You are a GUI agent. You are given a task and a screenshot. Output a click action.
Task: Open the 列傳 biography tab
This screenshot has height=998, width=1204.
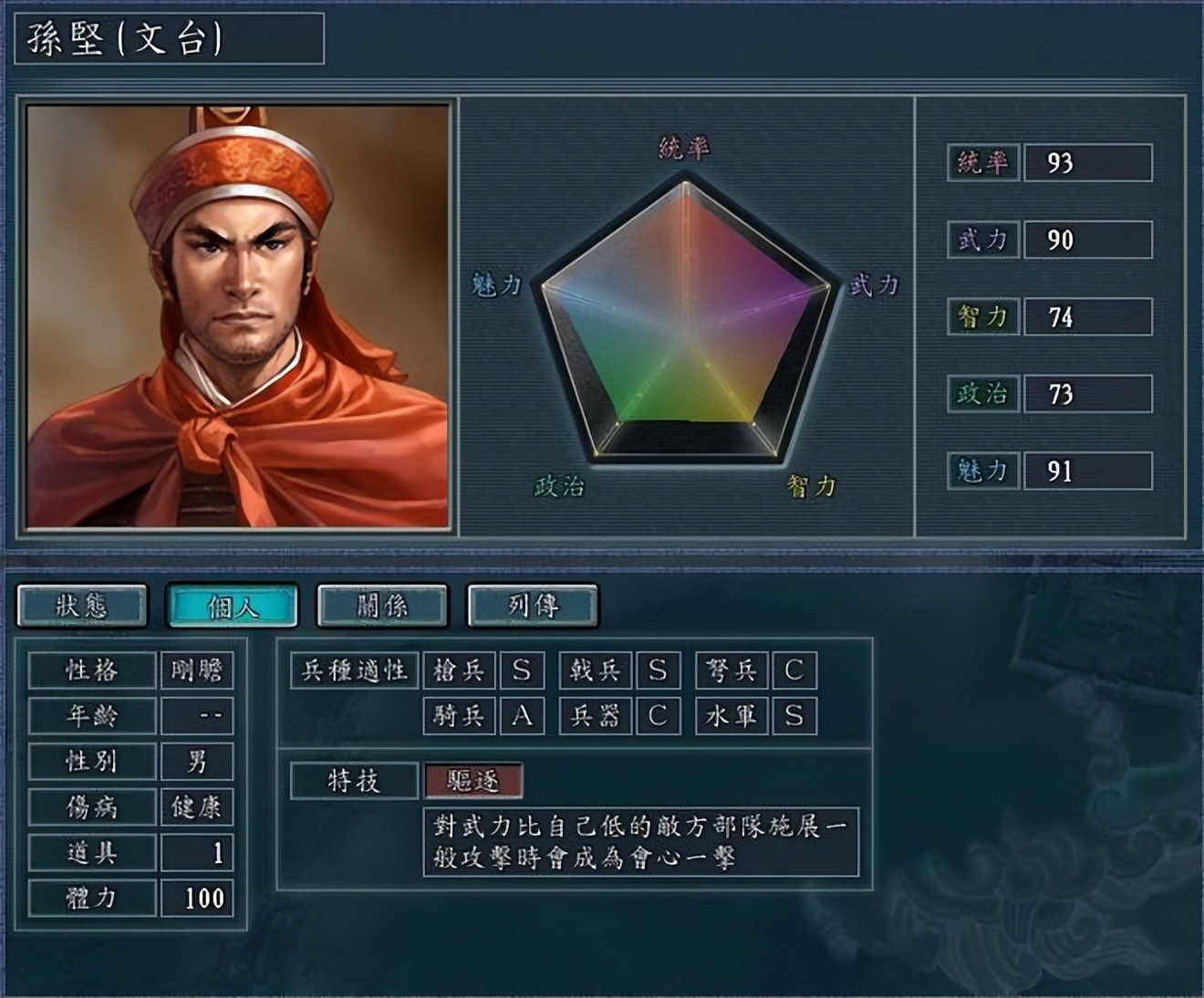pos(534,604)
